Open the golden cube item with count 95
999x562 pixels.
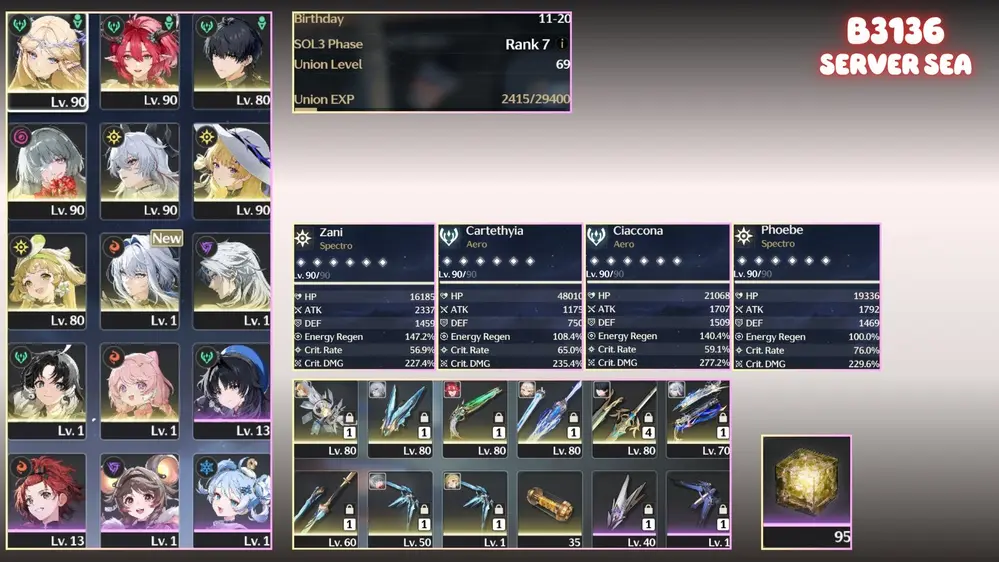[806, 490]
